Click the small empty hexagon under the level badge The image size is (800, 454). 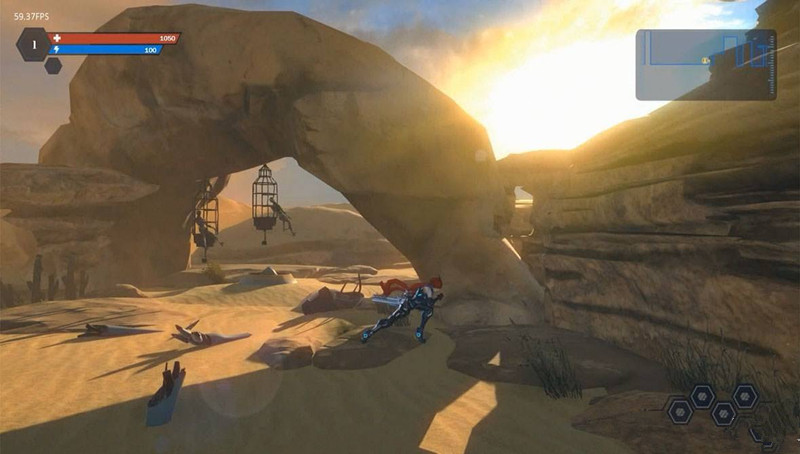click(53, 66)
